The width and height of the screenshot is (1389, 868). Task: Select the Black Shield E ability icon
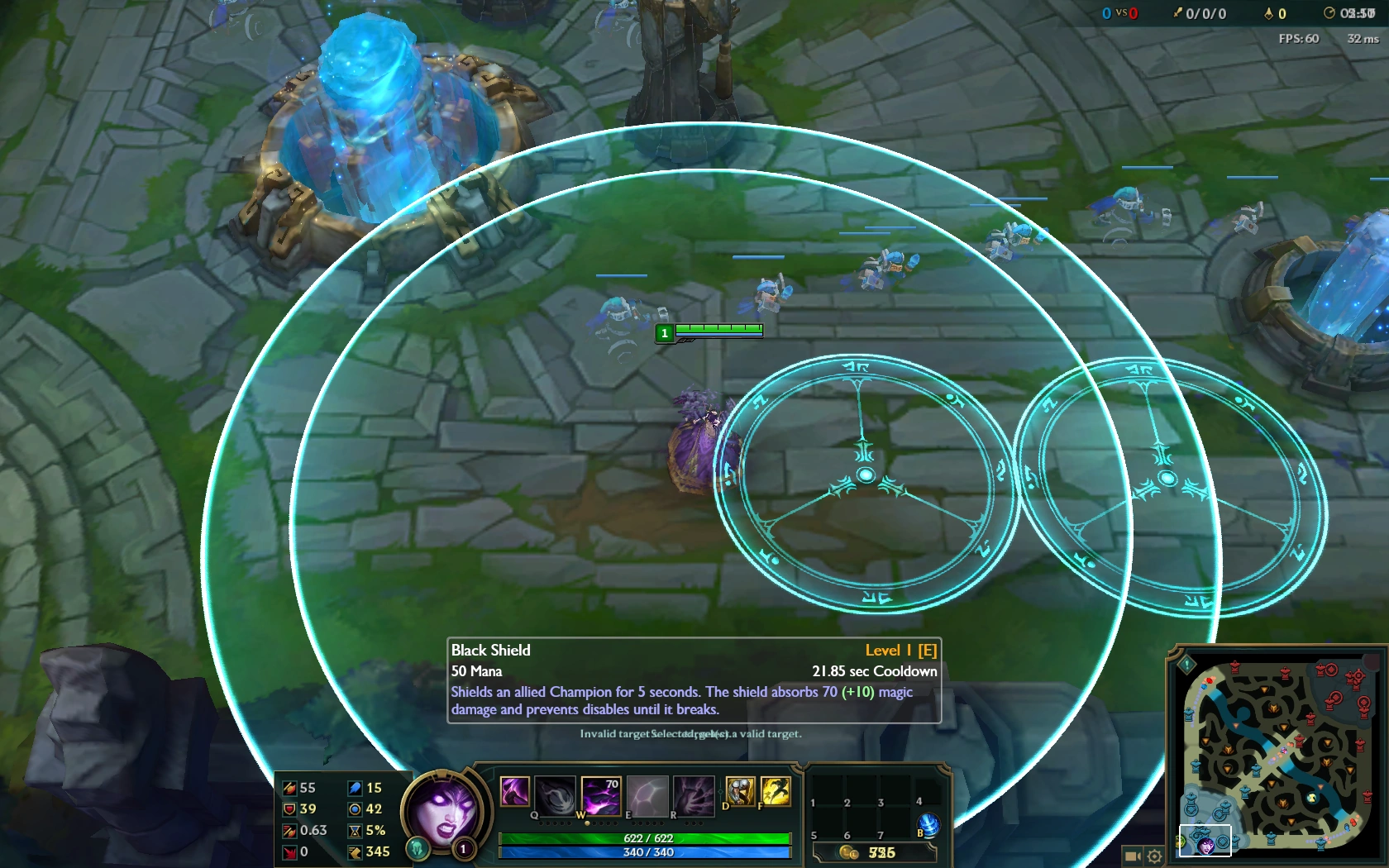pos(647,796)
